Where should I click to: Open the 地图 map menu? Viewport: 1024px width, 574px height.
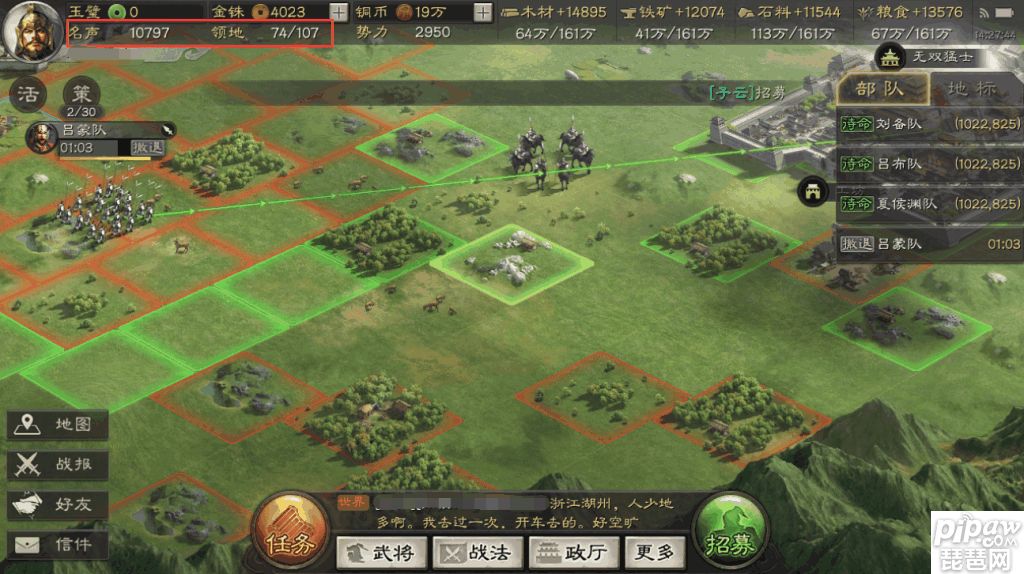coord(58,425)
